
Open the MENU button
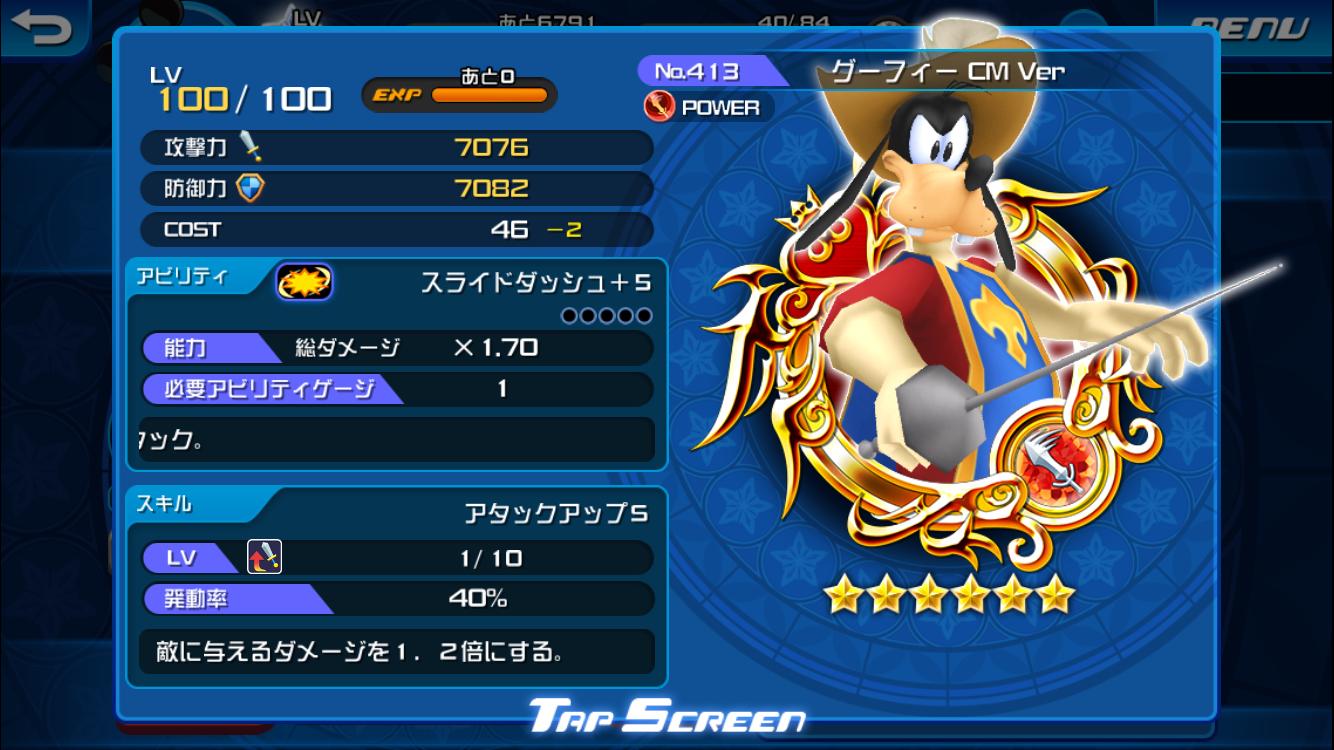coord(1250,28)
